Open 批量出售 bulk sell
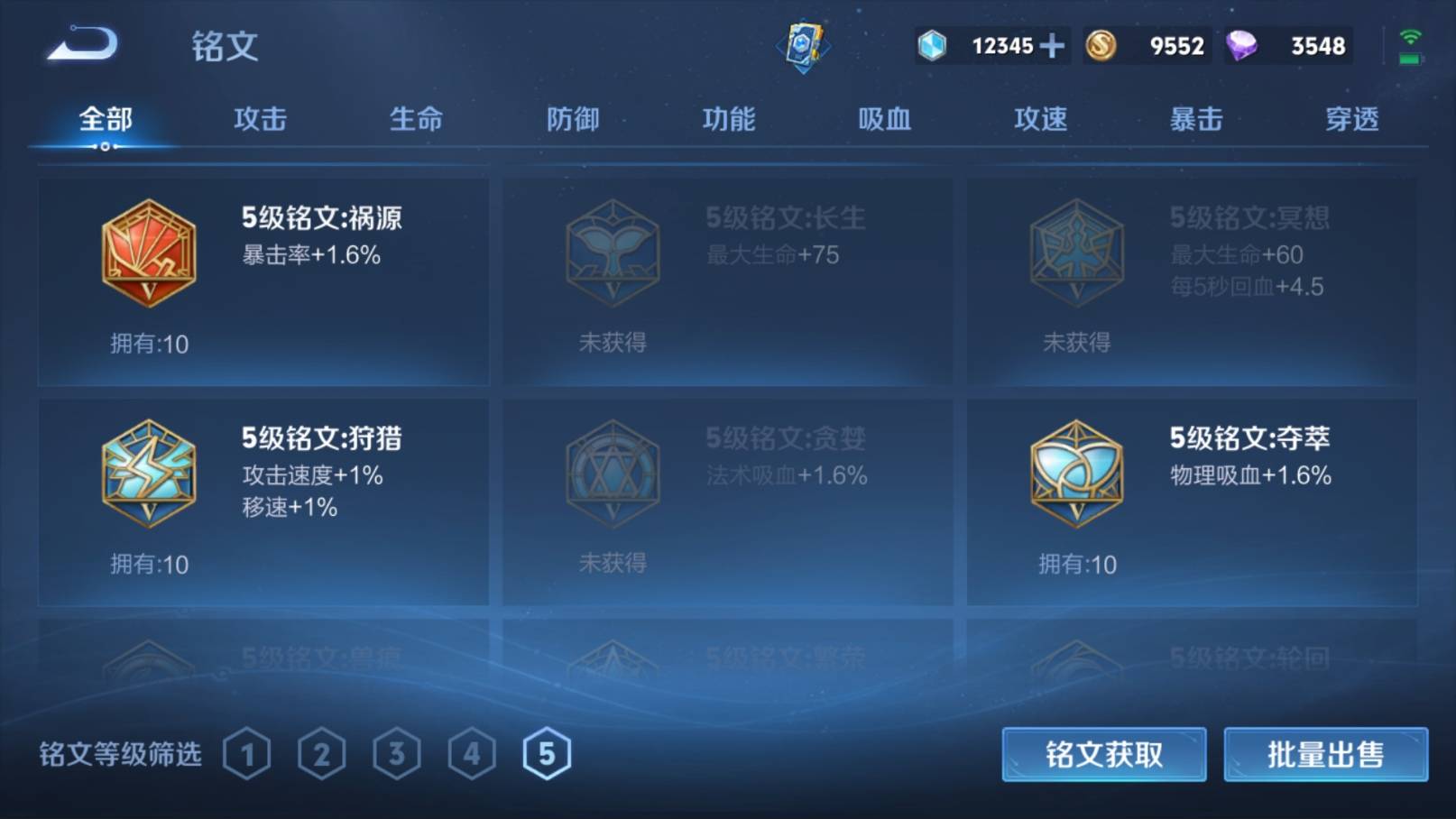Image resolution: width=1456 pixels, height=819 pixels. (1325, 754)
